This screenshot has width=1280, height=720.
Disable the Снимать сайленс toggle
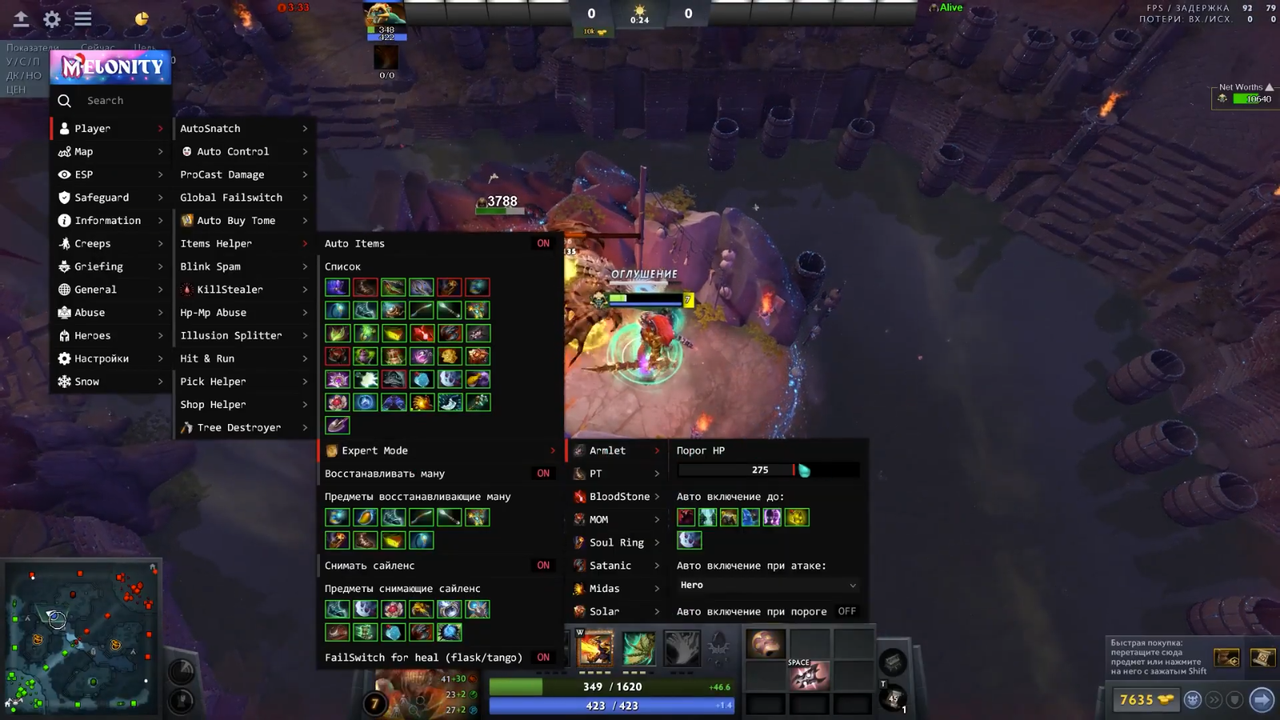click(x=543, y=565)
